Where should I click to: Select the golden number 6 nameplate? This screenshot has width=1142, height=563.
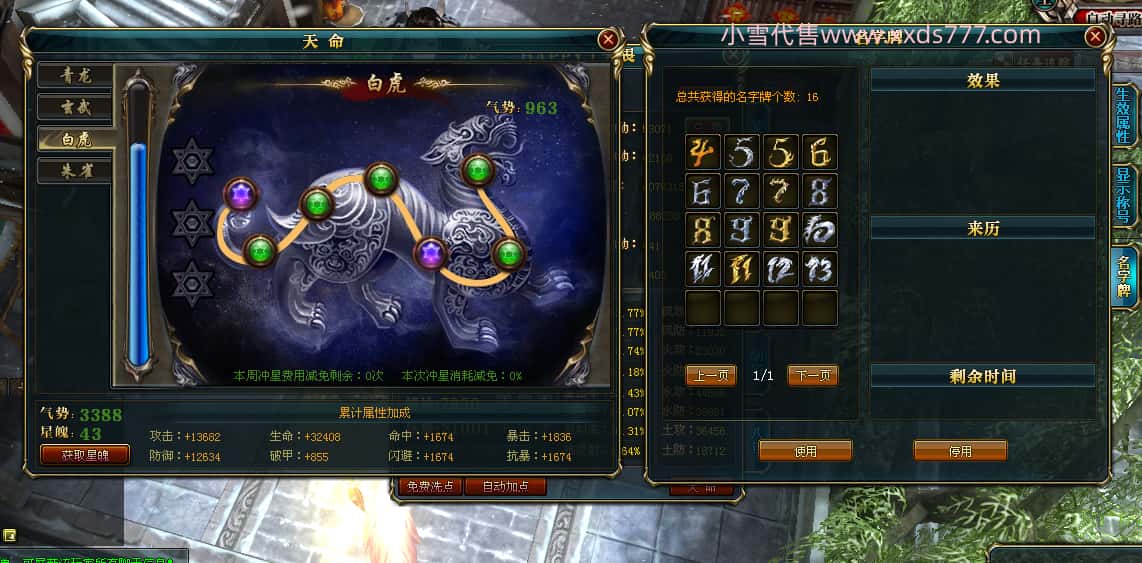pyautogui.click(x=819, y=152)
